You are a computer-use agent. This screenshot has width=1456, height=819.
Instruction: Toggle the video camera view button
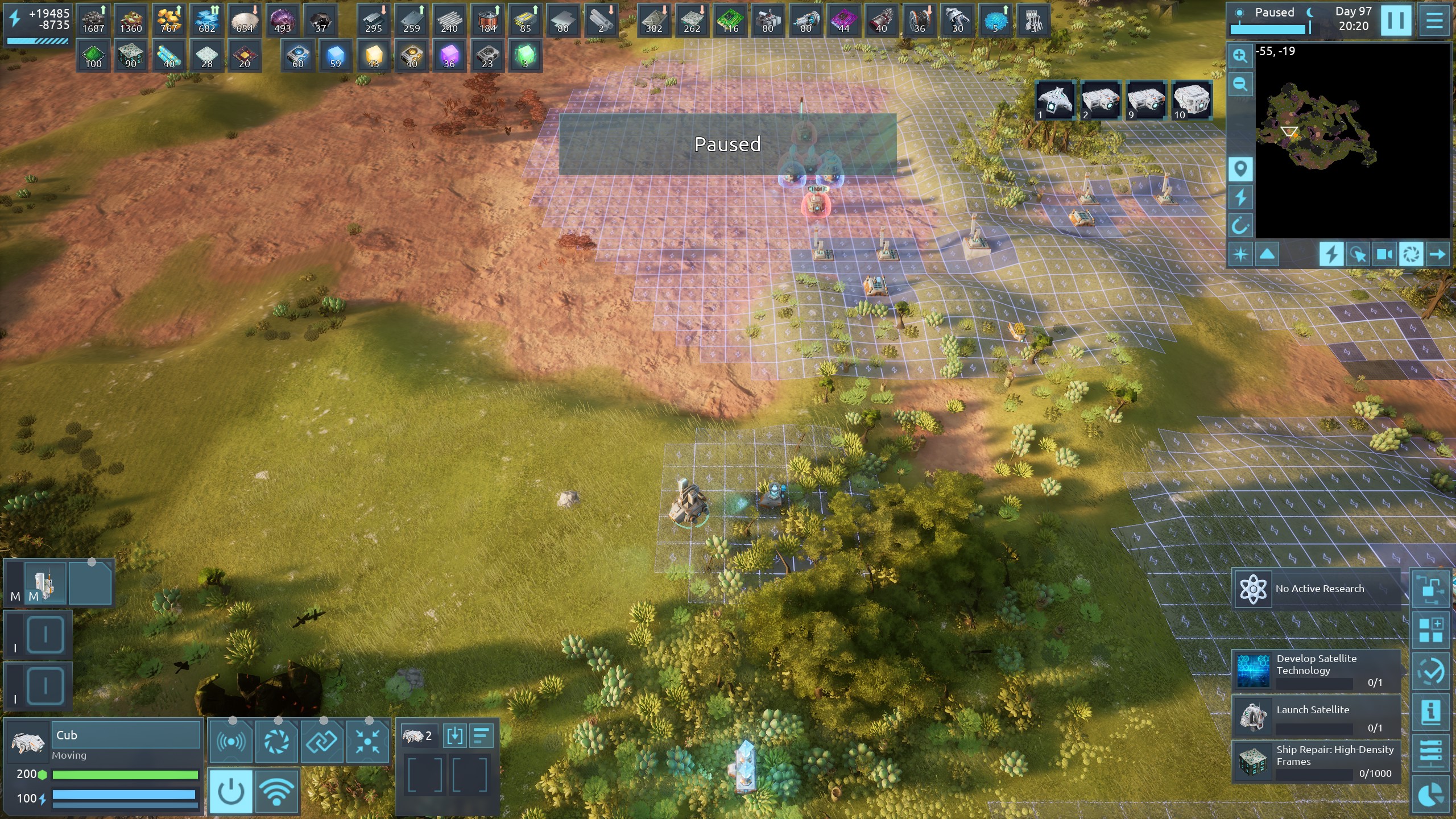[1384, 254]
